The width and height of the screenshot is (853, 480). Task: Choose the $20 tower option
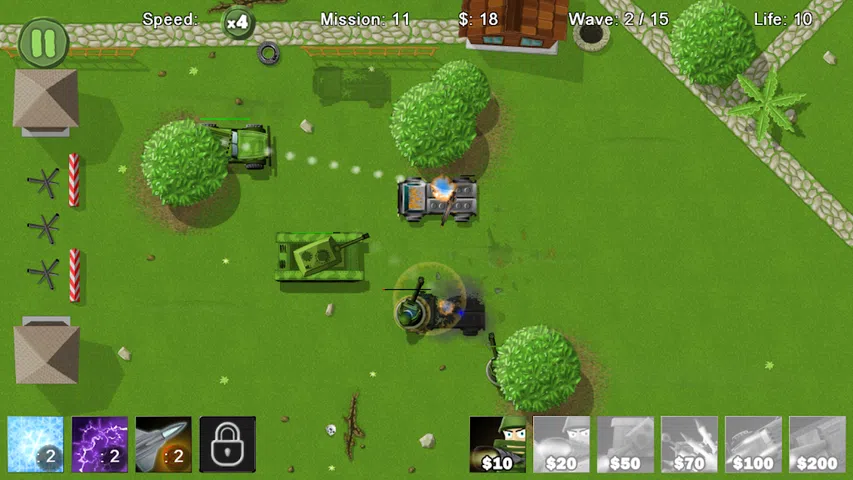point(561,444)
